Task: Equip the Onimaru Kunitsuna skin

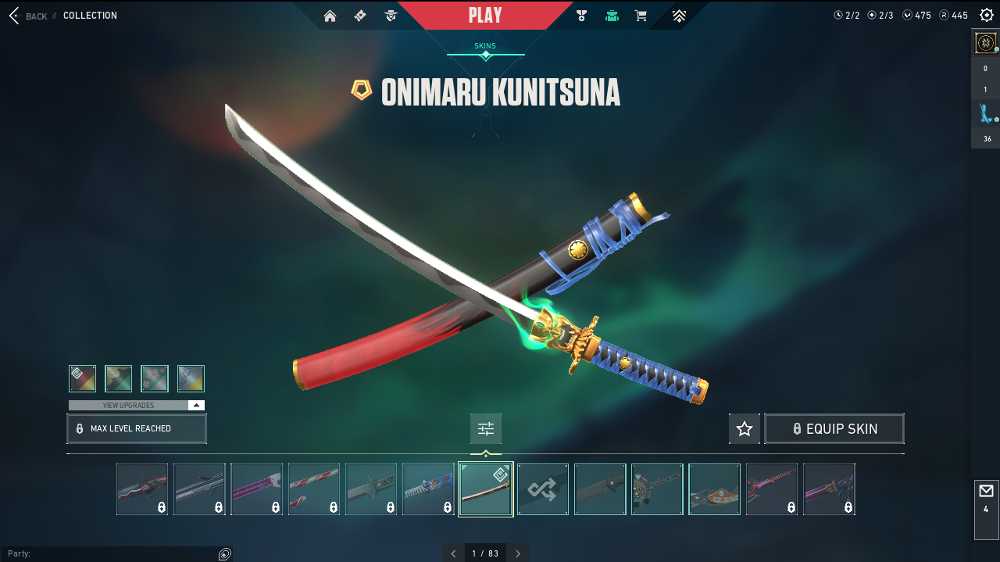Action: [834, 429]
